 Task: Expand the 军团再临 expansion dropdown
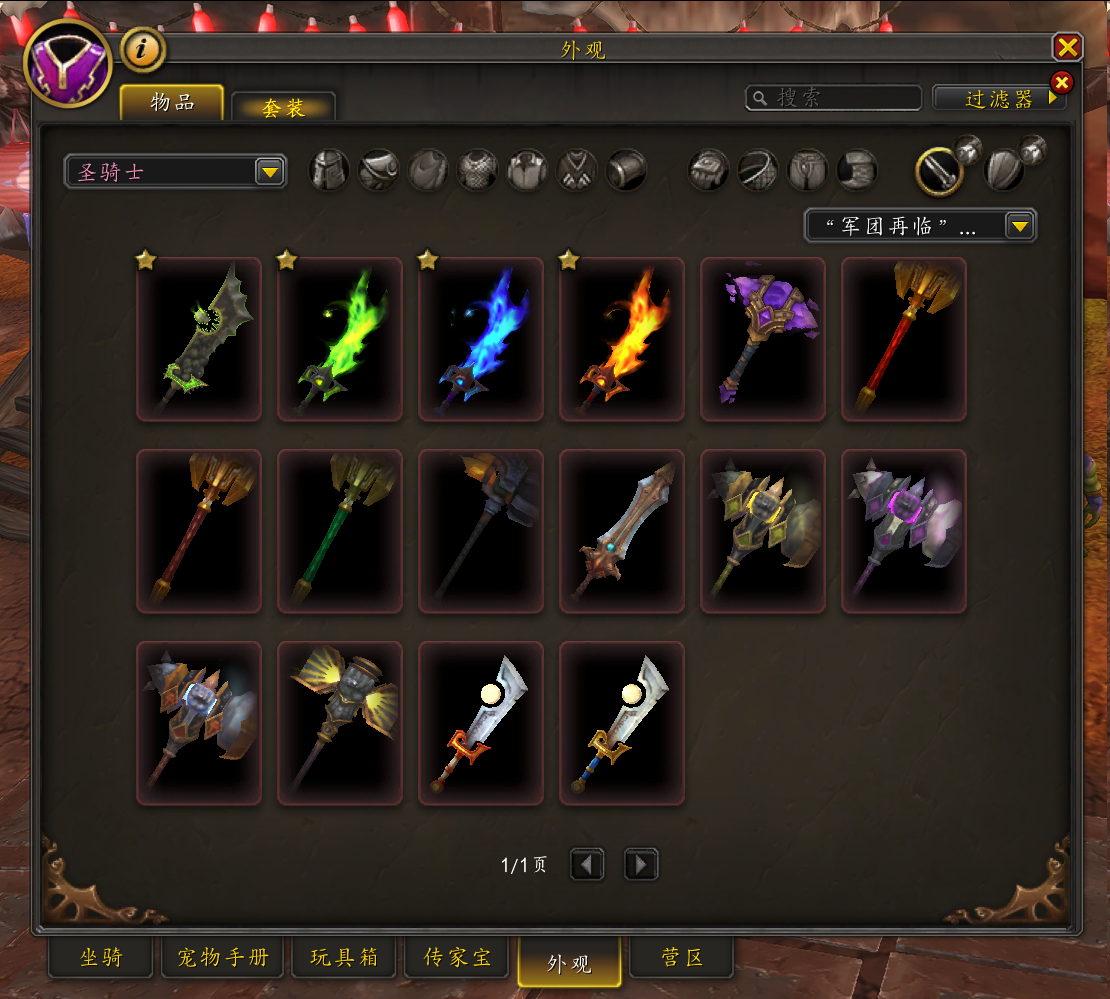[x=920, y=226]
